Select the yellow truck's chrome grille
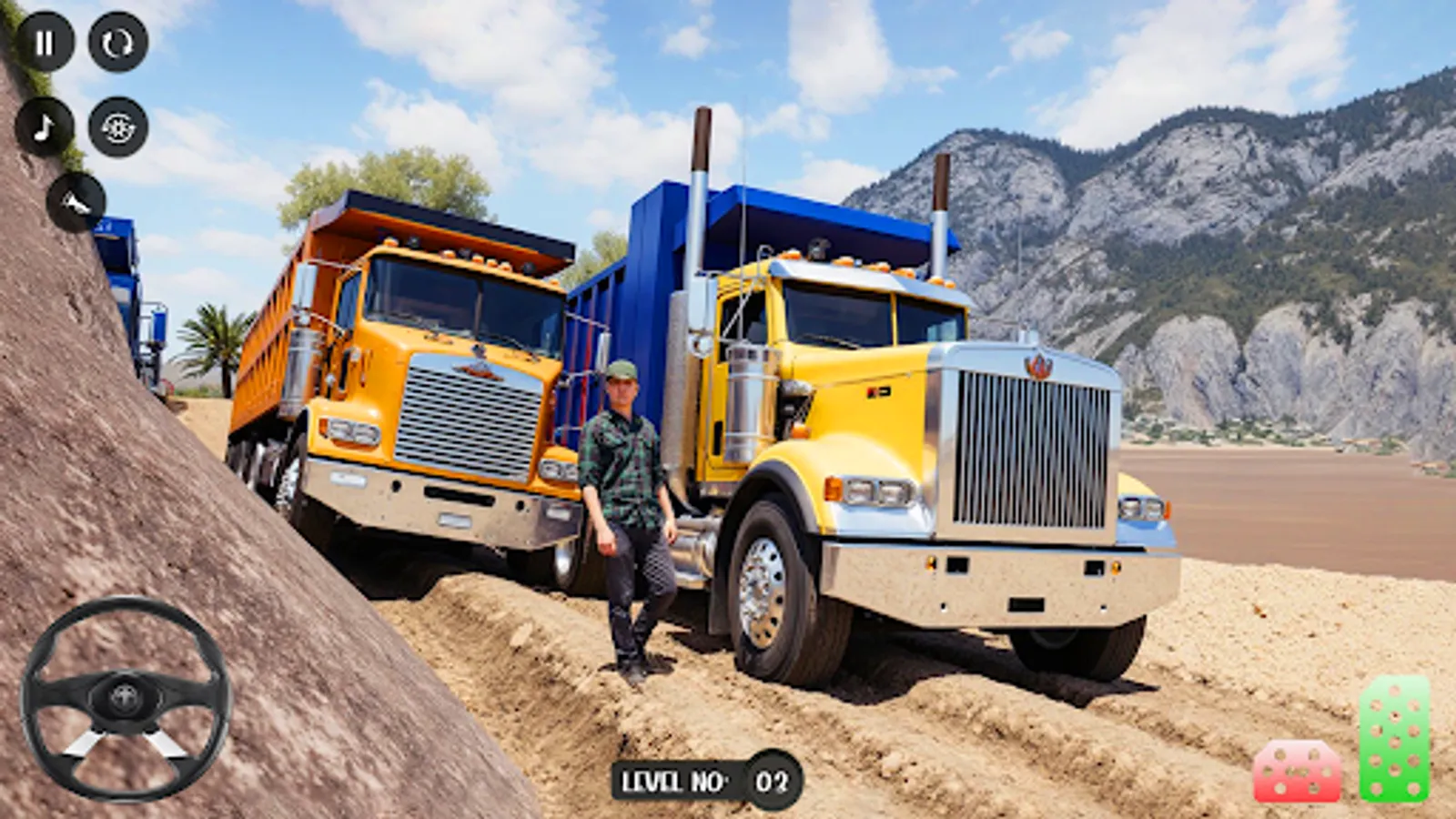This screenshot has width=1456, height=819. tap(1028, 446)
